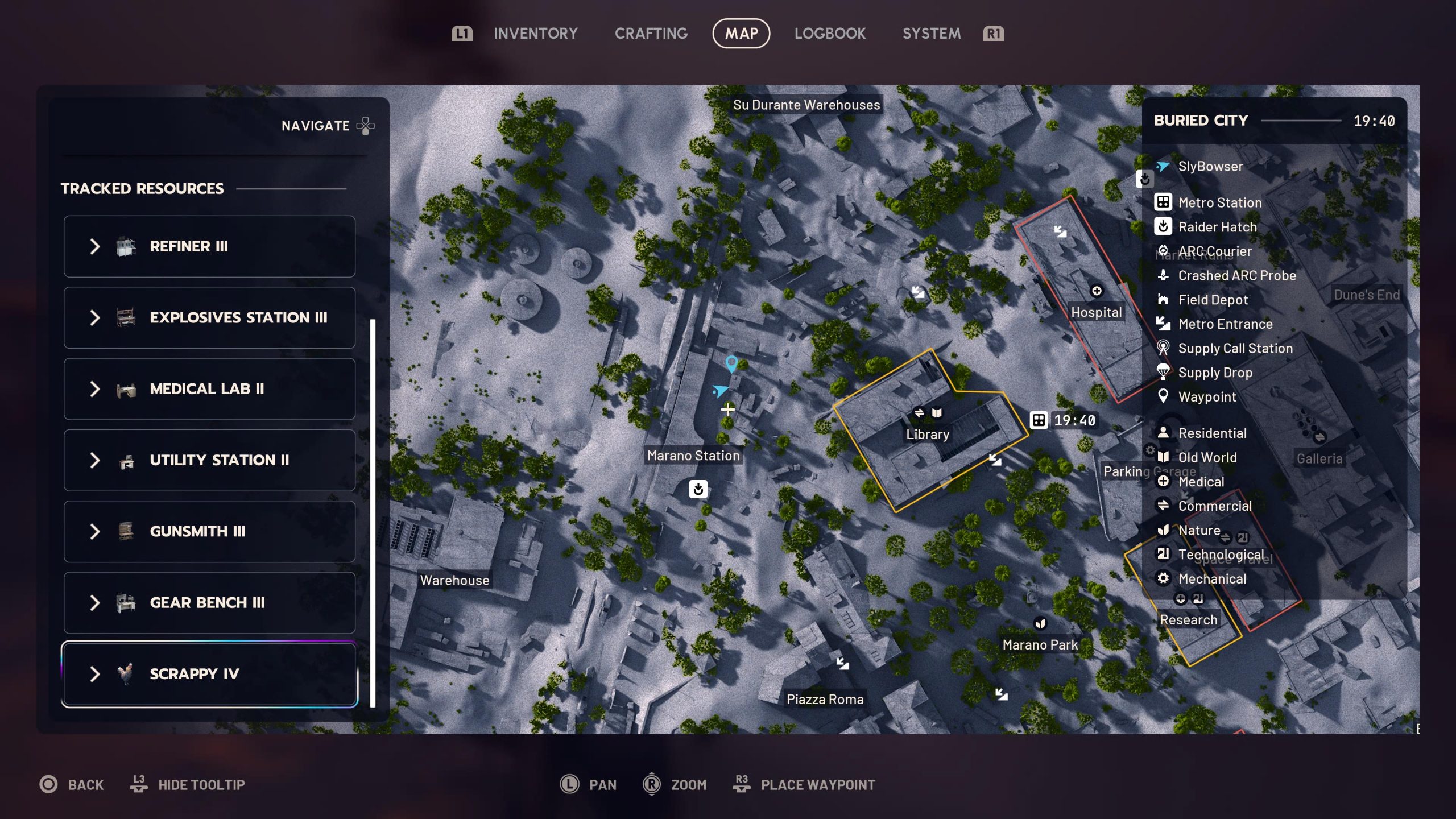
Task: Click the Waypoint pin icon in the legend
Action: (x=1163, y=396)
